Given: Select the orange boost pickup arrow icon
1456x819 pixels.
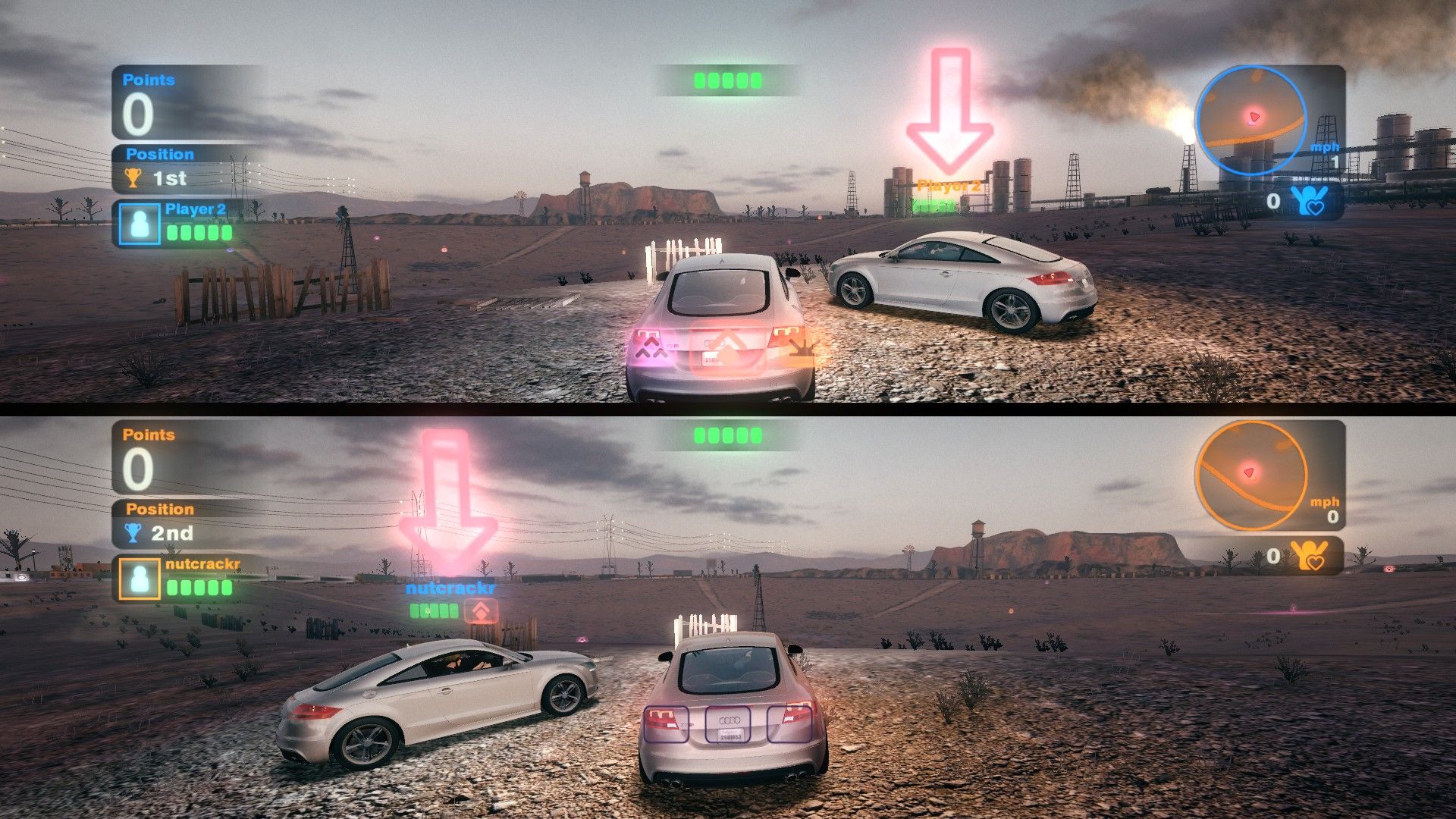Looking at the screenshot, I should click(x=482, y=608).
